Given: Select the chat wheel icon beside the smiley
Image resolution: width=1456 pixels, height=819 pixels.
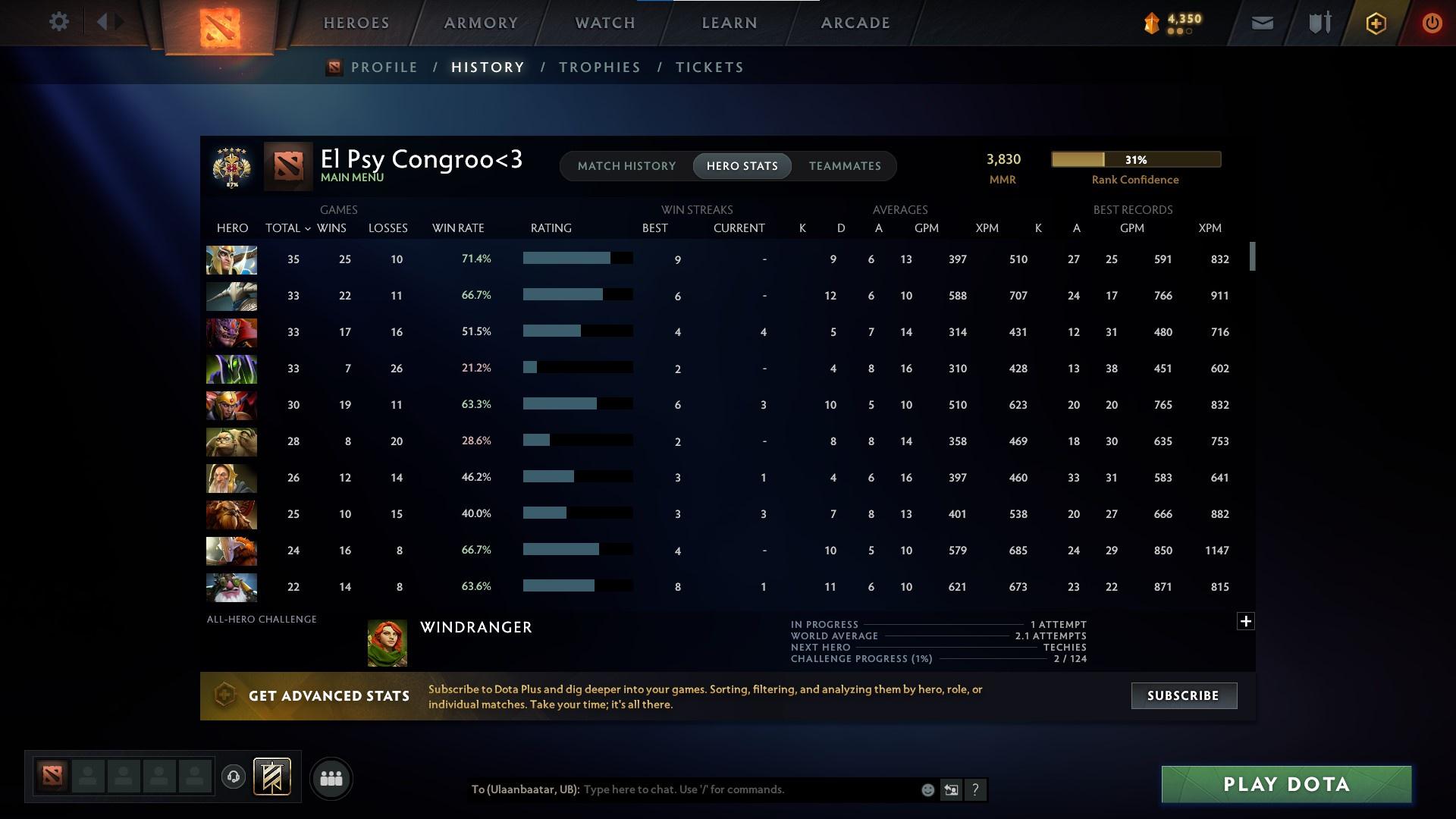Looking at the screenshot, I should tap(952, 789).
